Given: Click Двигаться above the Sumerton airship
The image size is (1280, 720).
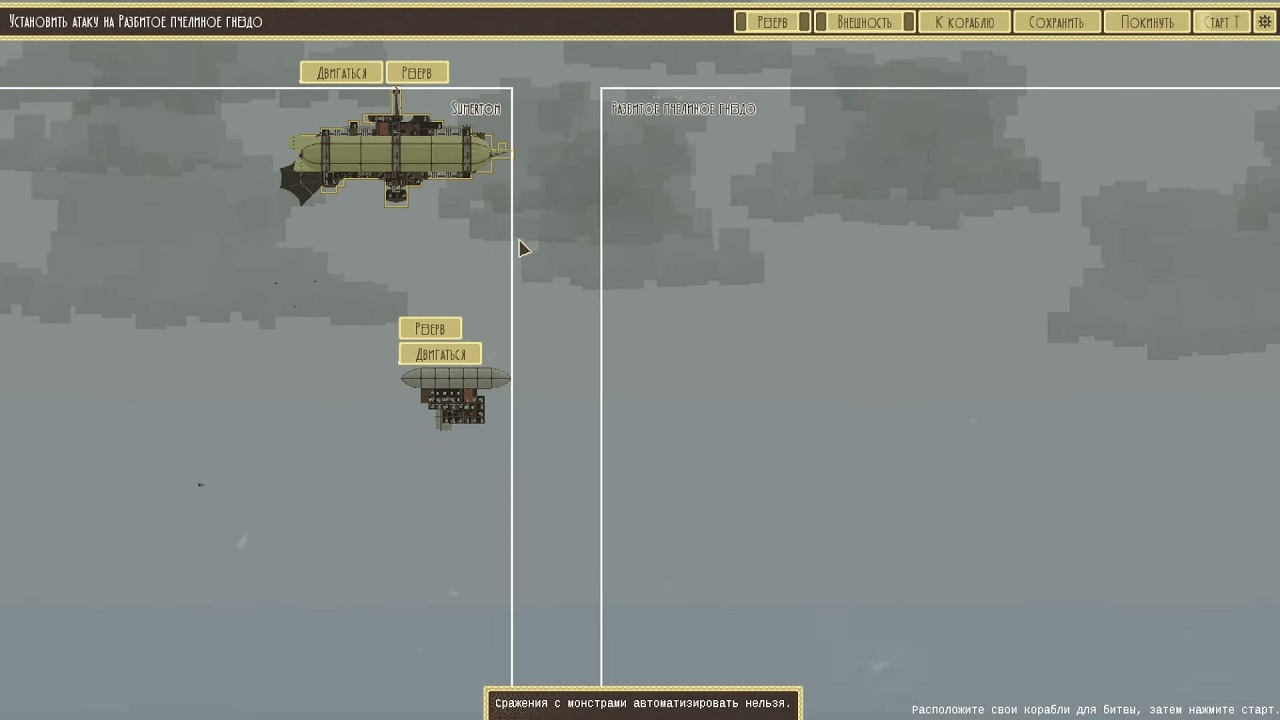Looking at the screenshot, I should pos(341,71).
